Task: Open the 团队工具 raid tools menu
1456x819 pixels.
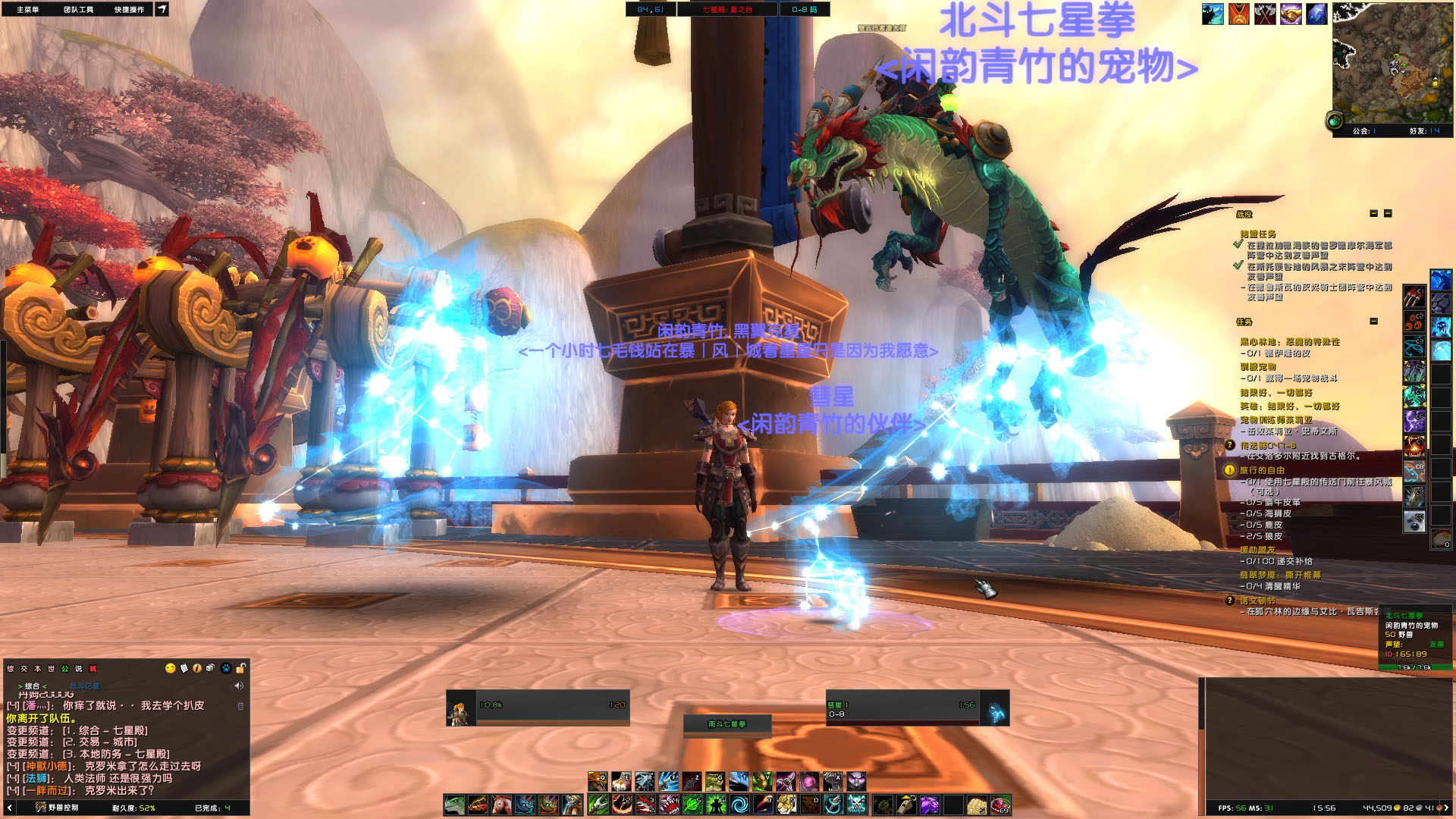Action: 78,9
